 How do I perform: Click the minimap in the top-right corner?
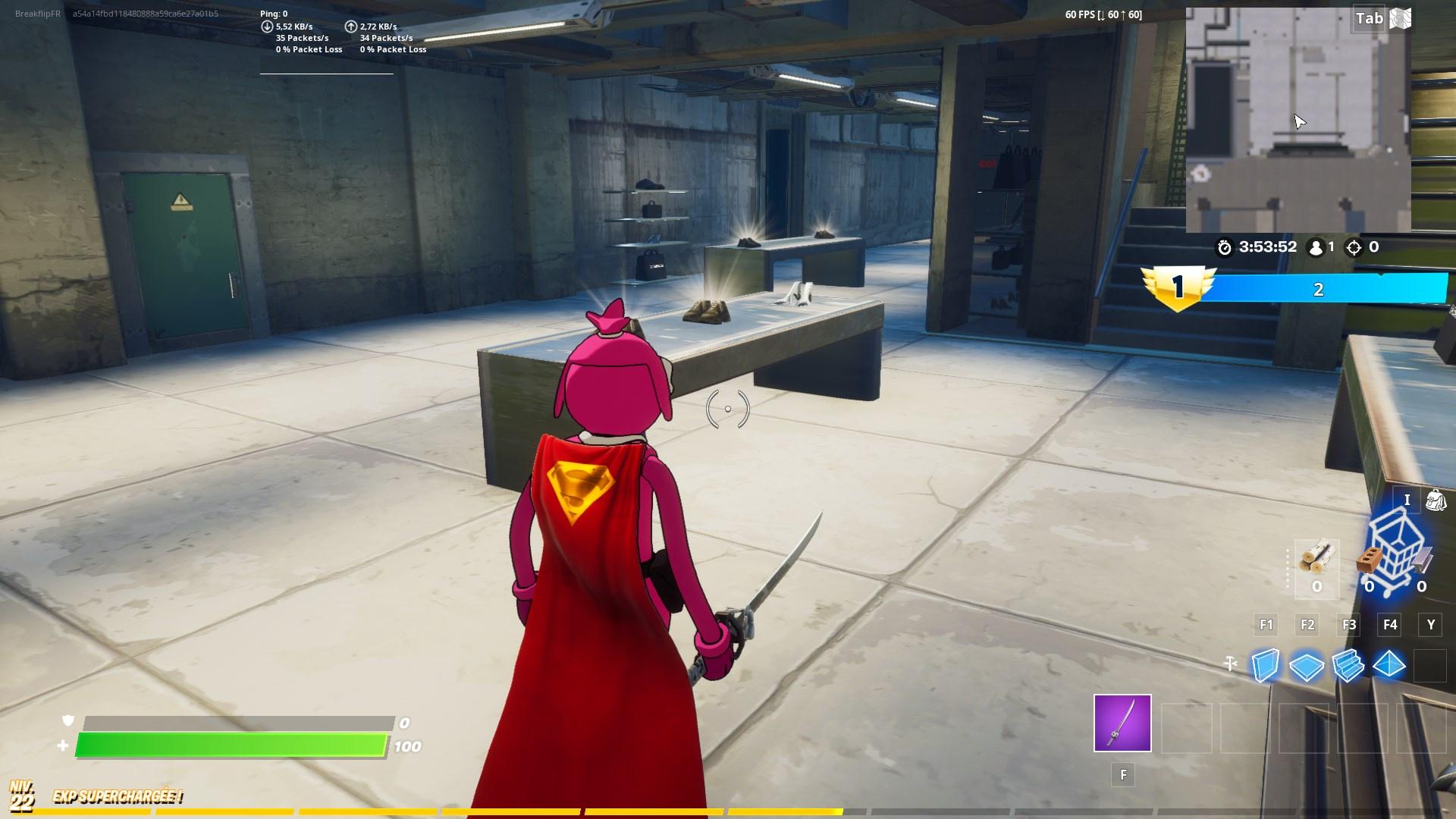(1298, 118)
